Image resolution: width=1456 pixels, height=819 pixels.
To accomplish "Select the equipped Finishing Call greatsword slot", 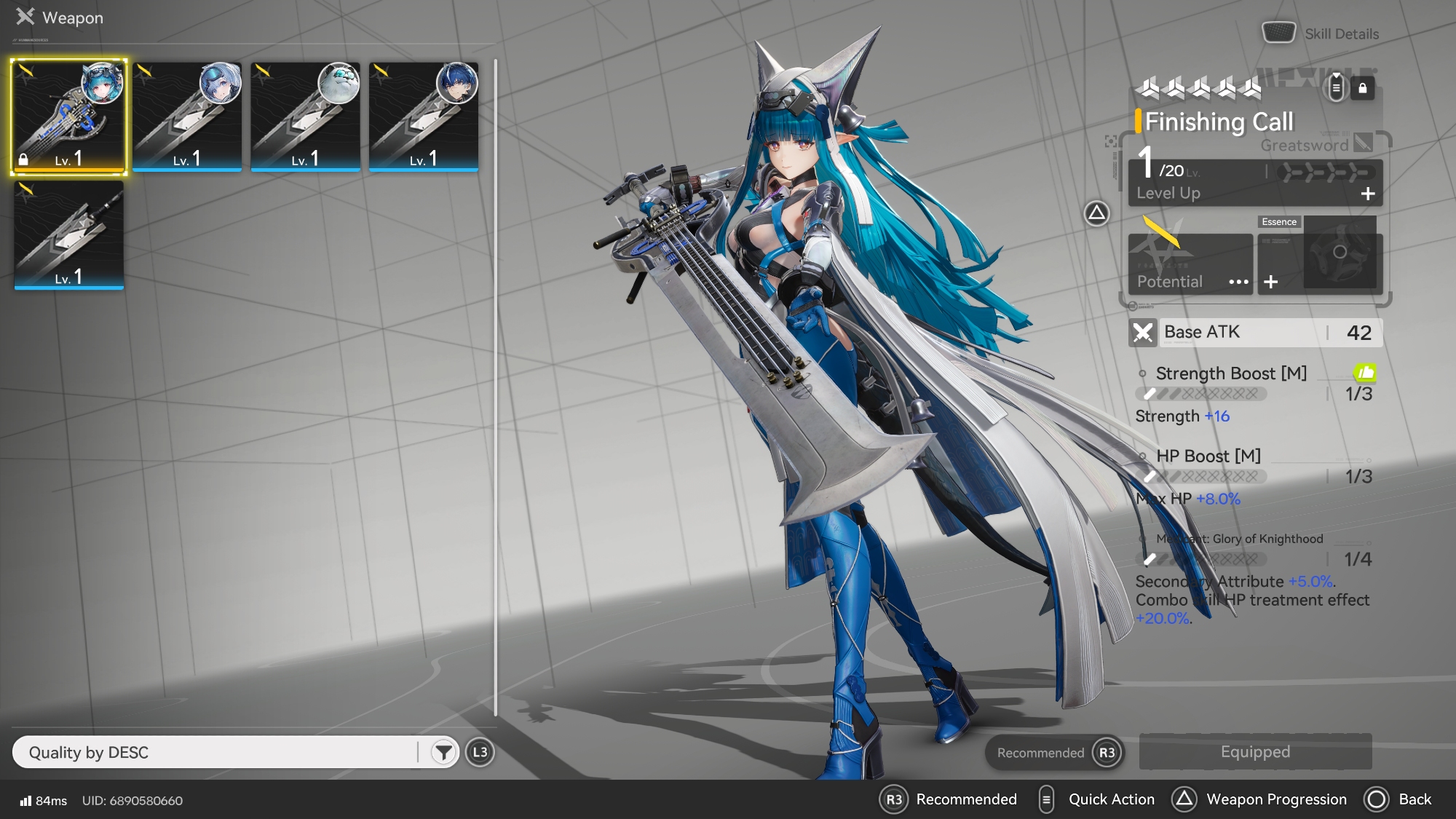I will point(69,116).
